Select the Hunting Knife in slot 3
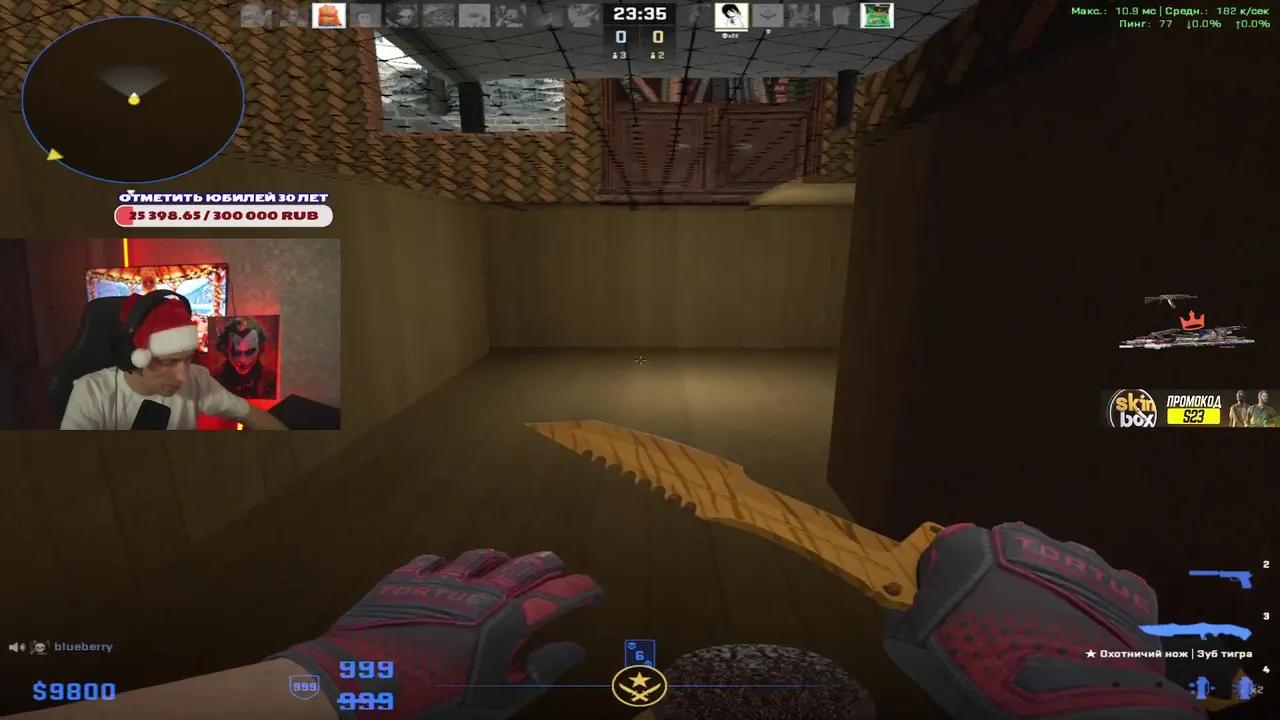1280x720 pixels. [1195, 630]
